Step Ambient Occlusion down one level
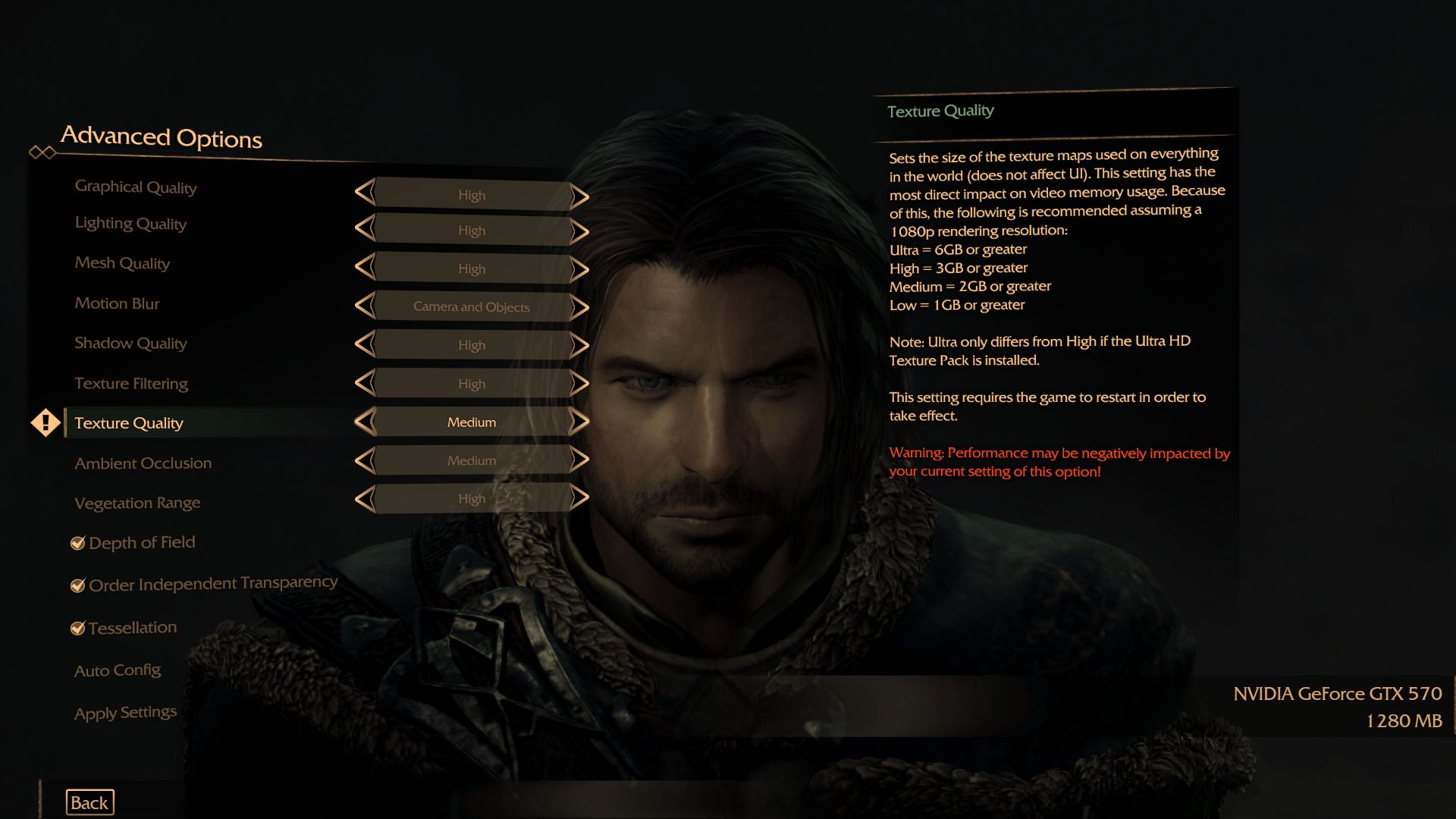 click(366, 460)
